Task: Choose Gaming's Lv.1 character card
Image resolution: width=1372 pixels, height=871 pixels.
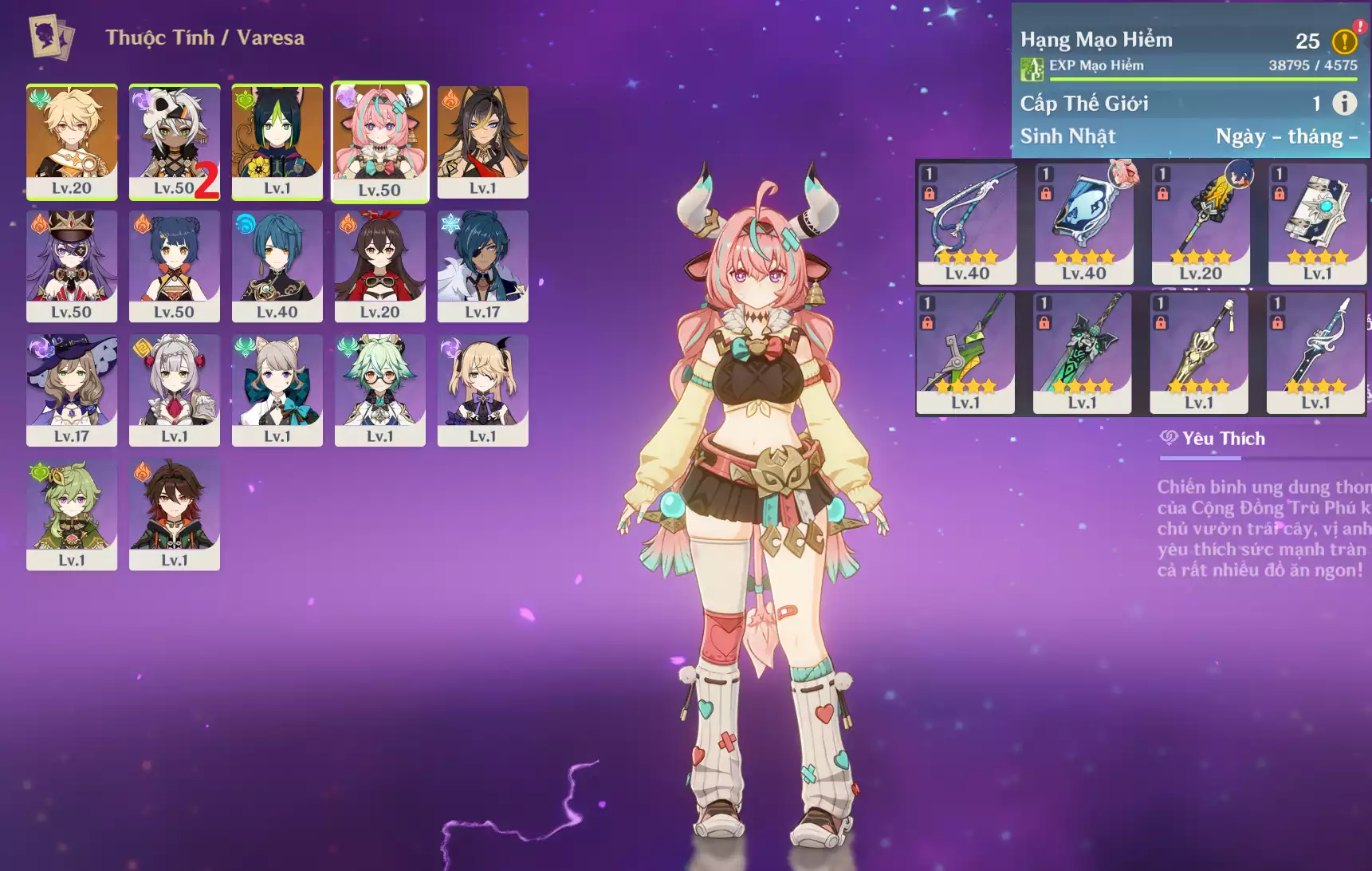Action: (x=174, y=514)
